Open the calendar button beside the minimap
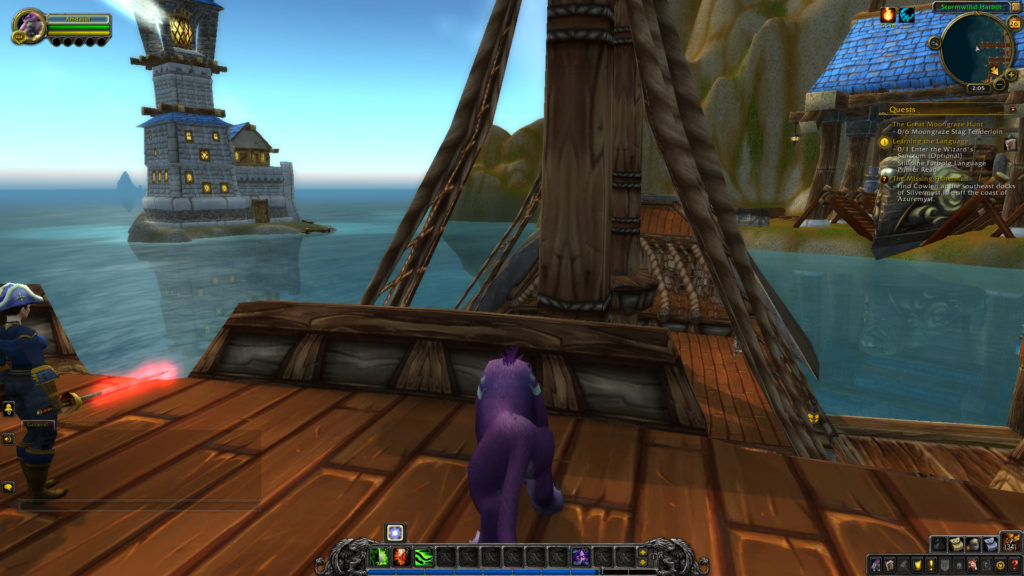The image size is (1024, 576). tap(1015, 22)
